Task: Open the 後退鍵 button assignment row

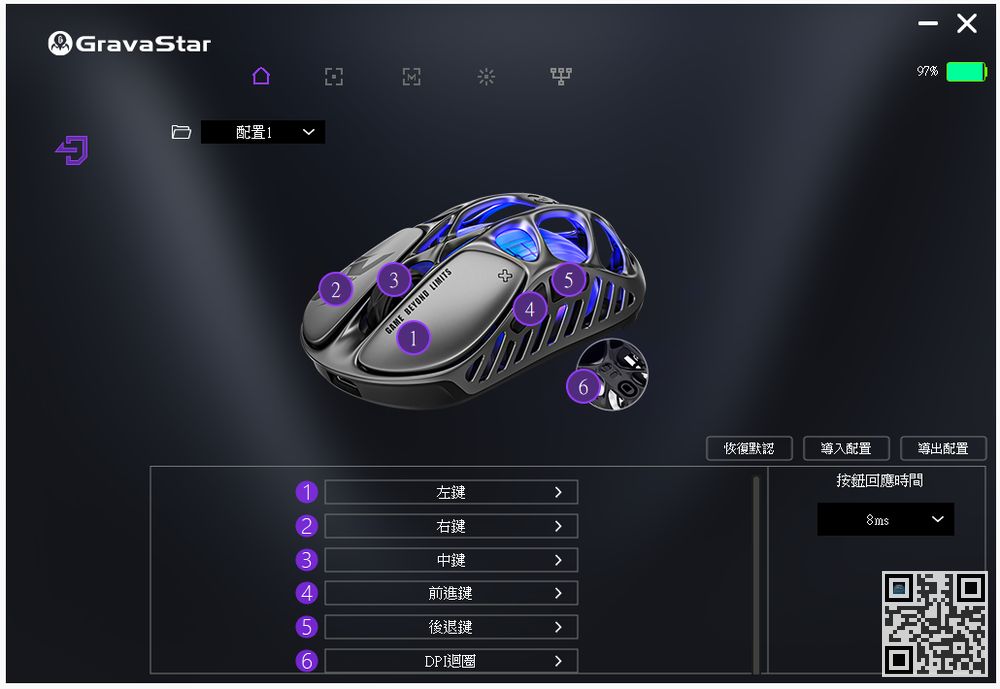Action: coord(451,627)
